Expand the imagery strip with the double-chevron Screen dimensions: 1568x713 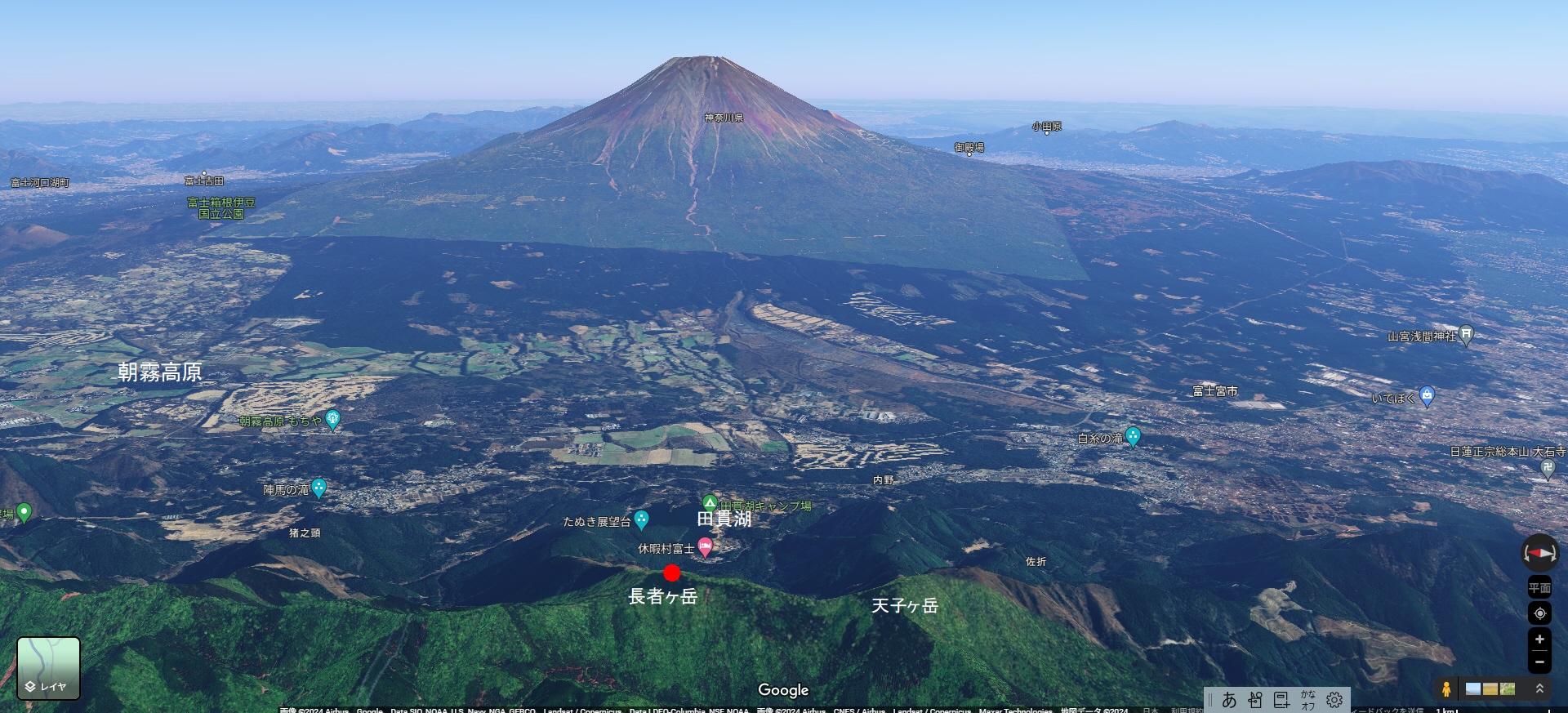(1539, 688)
